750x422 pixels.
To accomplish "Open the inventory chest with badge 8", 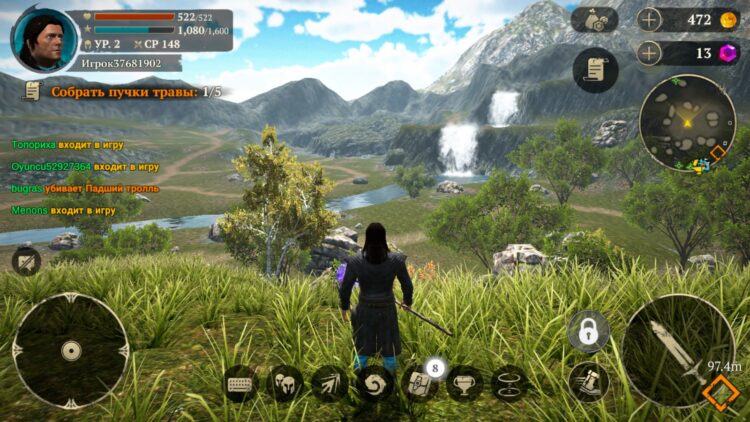I will tap(419, 383).
